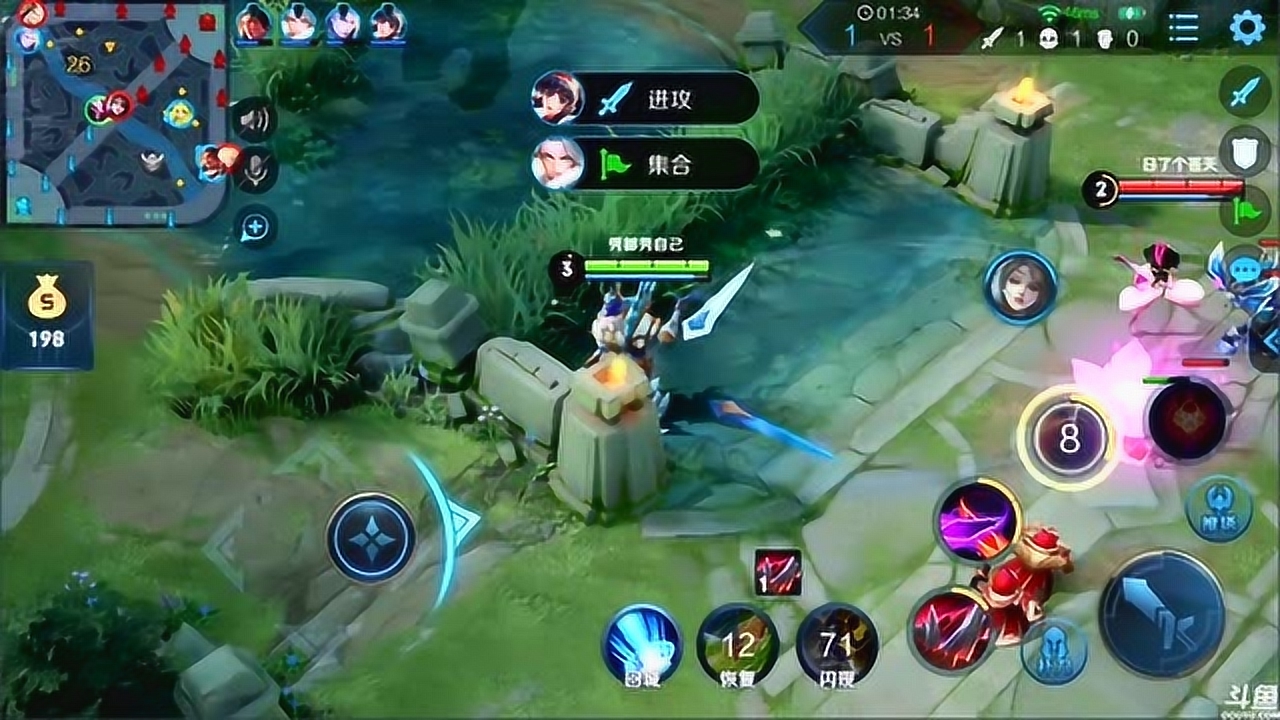Open the chat bubble plus button

(x=255, y=228)
